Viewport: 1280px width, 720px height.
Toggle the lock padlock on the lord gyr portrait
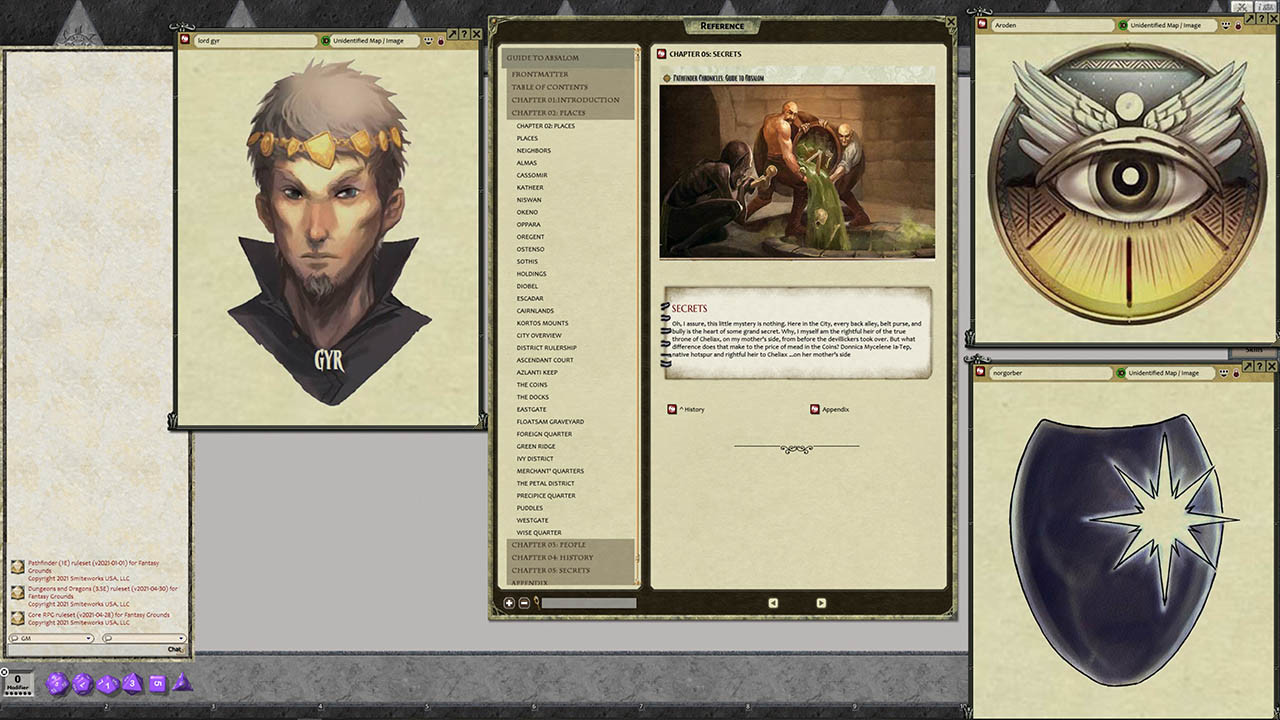click(x=441, y=41)
